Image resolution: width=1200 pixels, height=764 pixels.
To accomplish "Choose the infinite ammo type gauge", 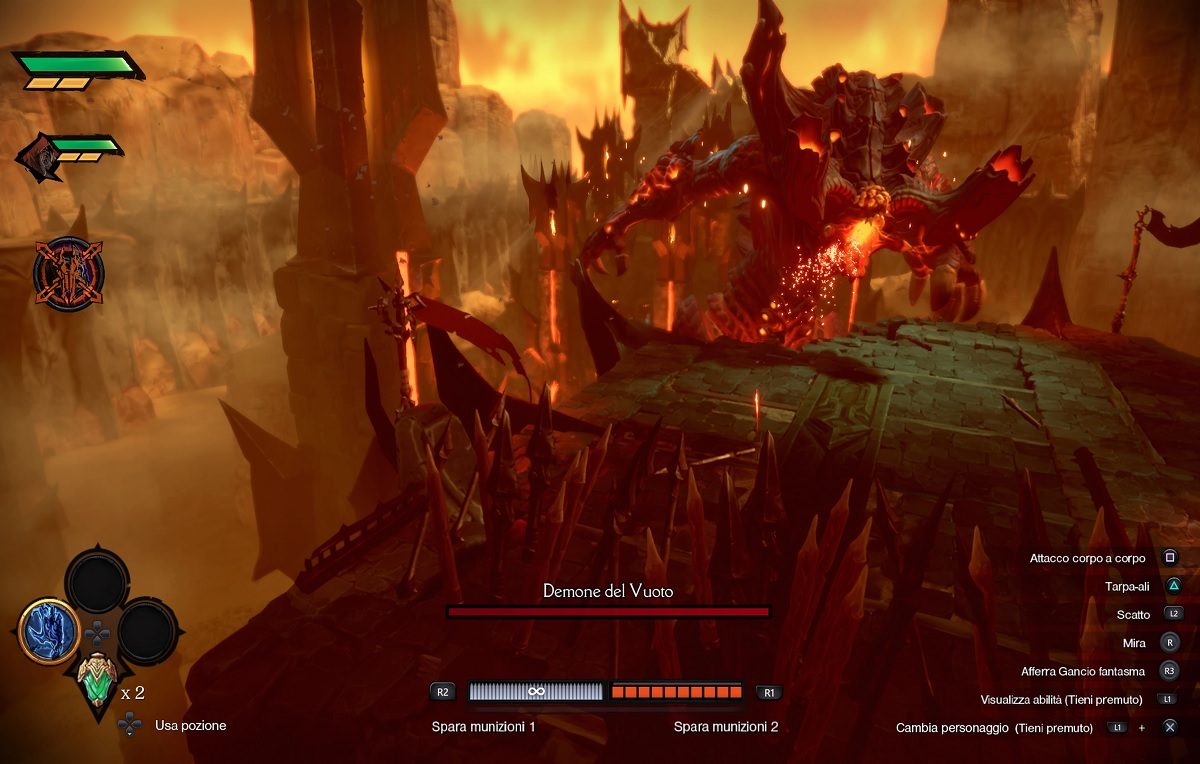I will point(536,691).
